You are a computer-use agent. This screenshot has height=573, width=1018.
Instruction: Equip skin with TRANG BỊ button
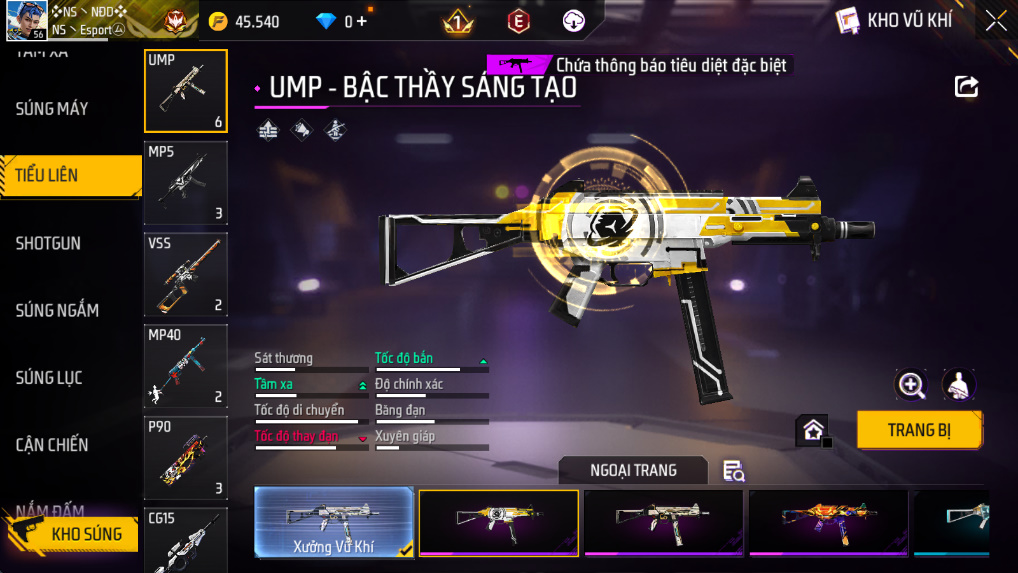click(x=919, y=430)
